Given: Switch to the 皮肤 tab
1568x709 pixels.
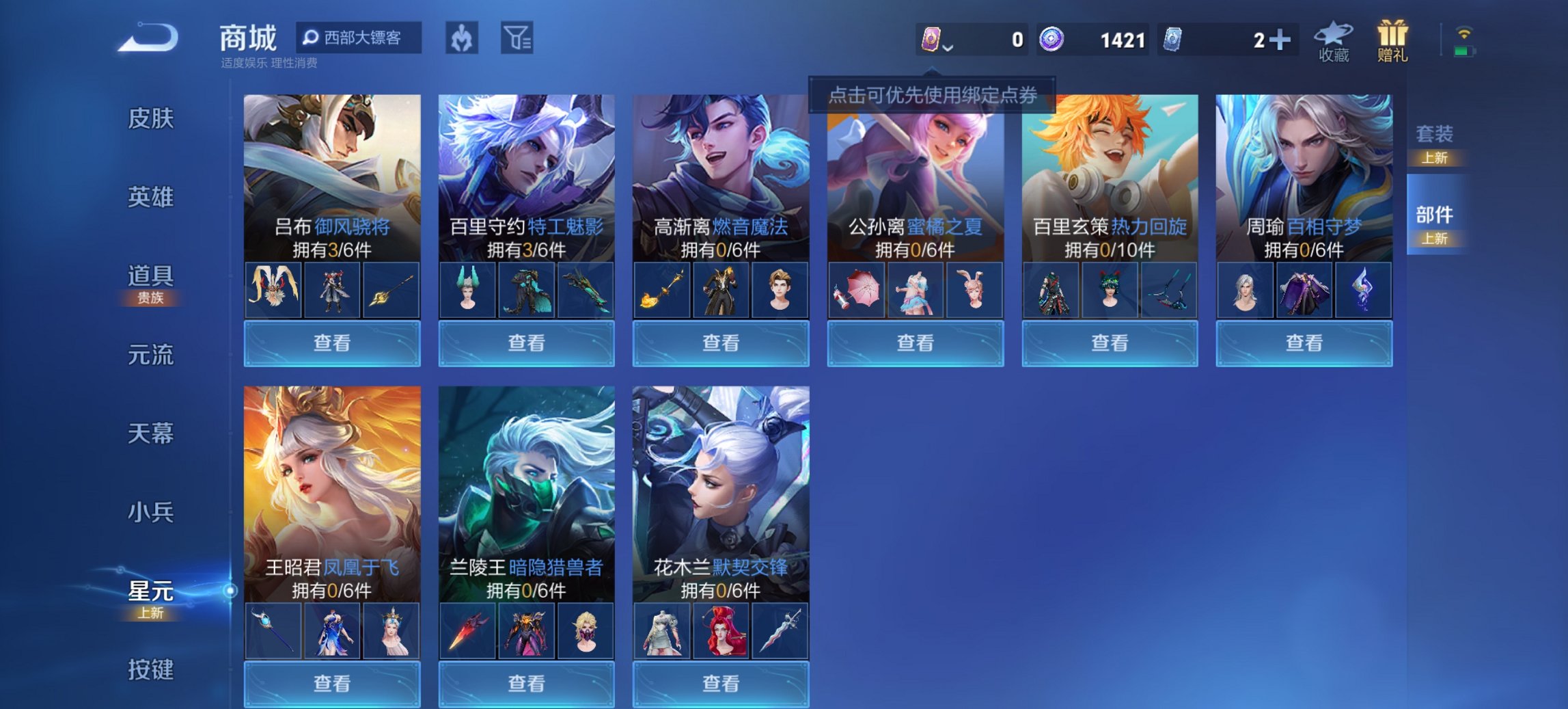Looking at the screenshot, I should [x=150, y=118].
